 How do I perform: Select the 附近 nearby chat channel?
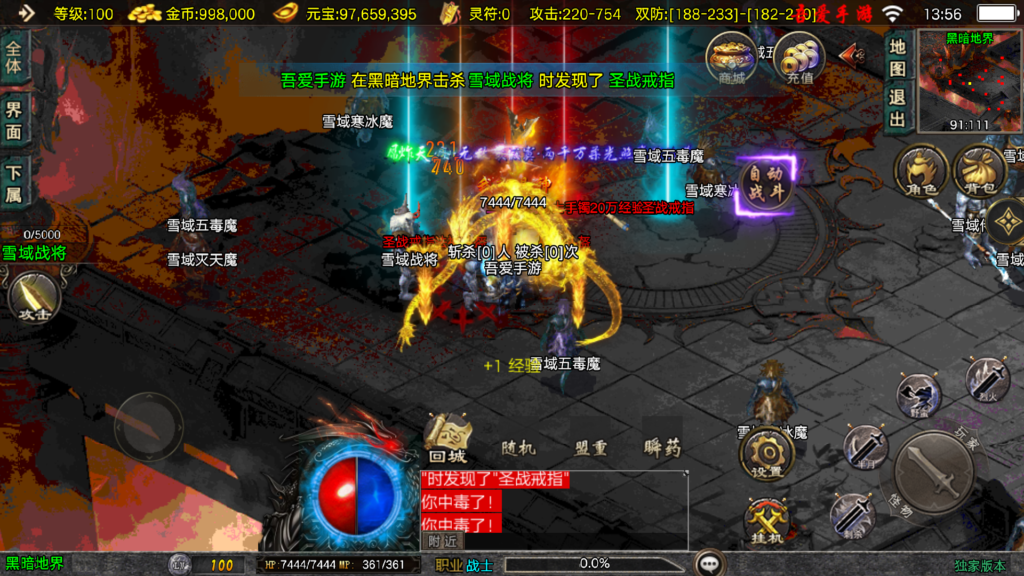[441, 541]
